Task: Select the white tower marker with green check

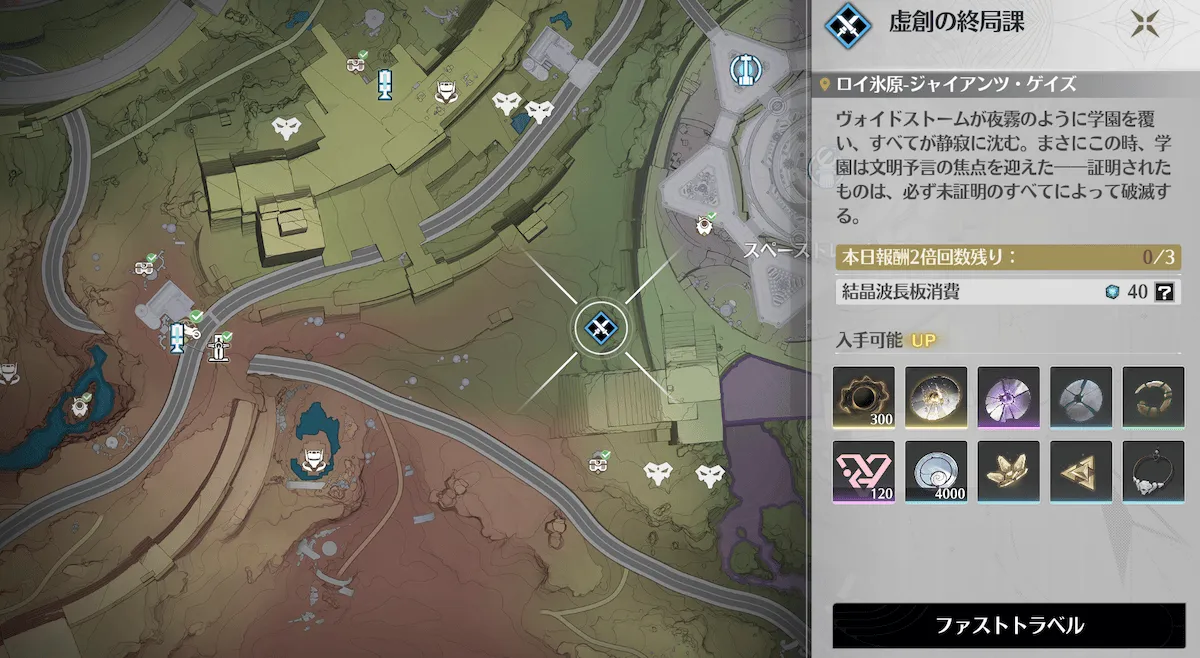Action: [219, 347]
